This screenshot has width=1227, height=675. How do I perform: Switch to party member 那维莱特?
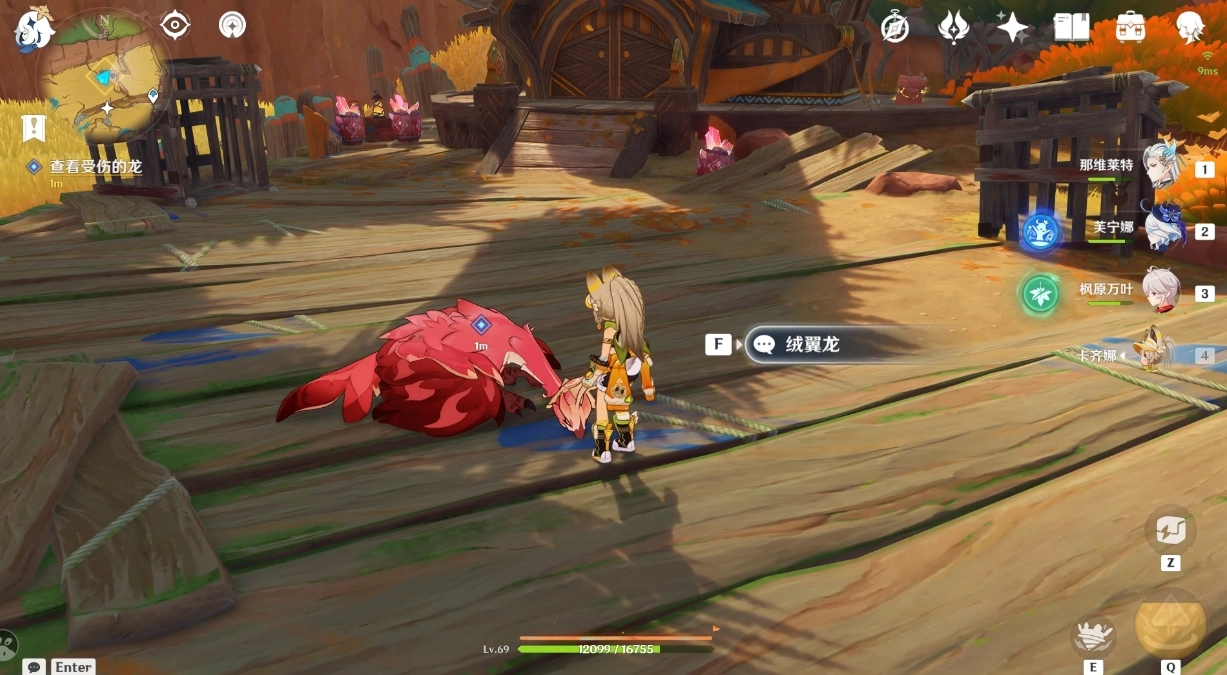[1163, 166]
